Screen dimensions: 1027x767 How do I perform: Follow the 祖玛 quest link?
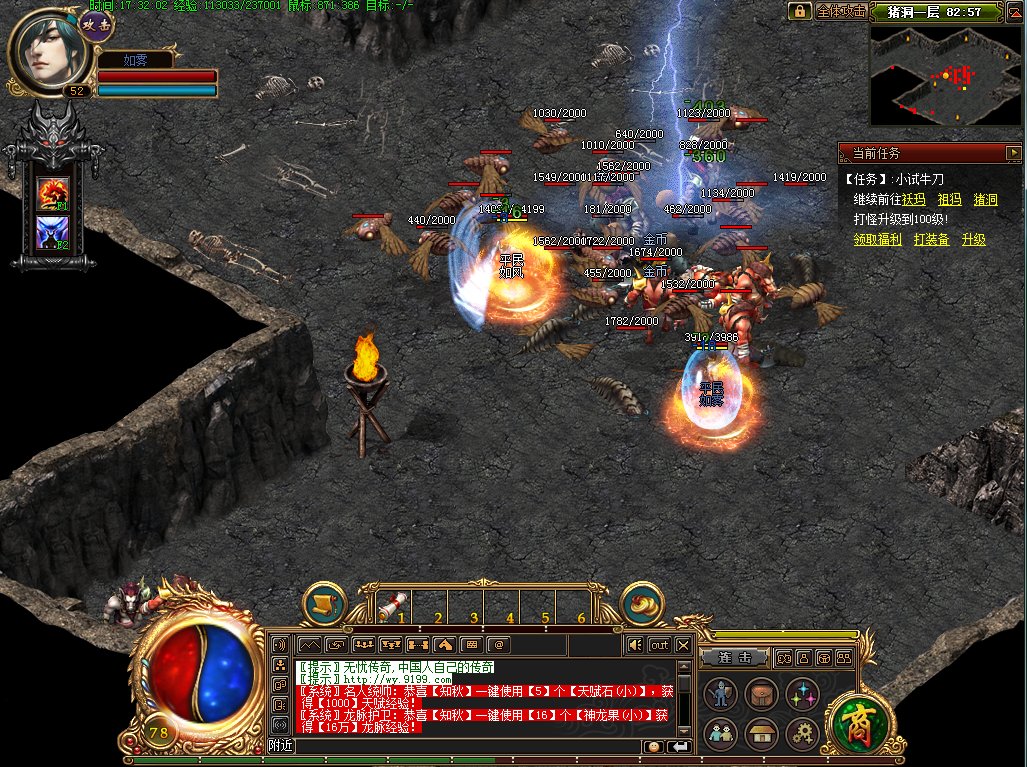pos(949,200)
